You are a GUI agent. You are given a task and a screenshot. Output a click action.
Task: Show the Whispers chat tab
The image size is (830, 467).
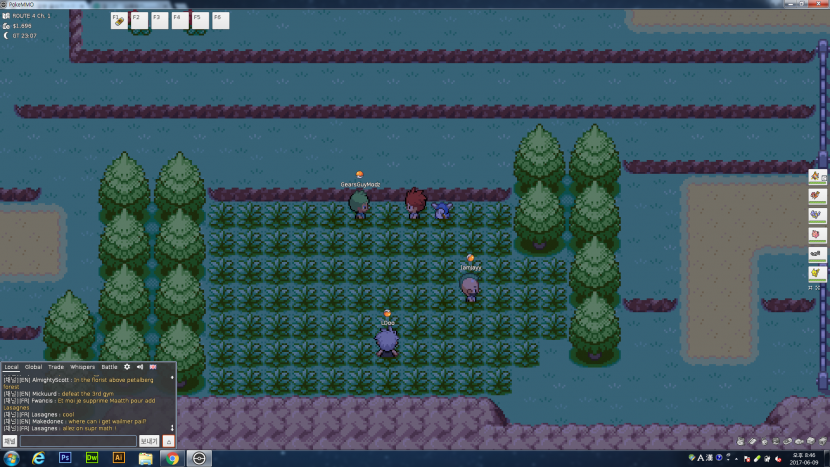(x=82, y=367)
